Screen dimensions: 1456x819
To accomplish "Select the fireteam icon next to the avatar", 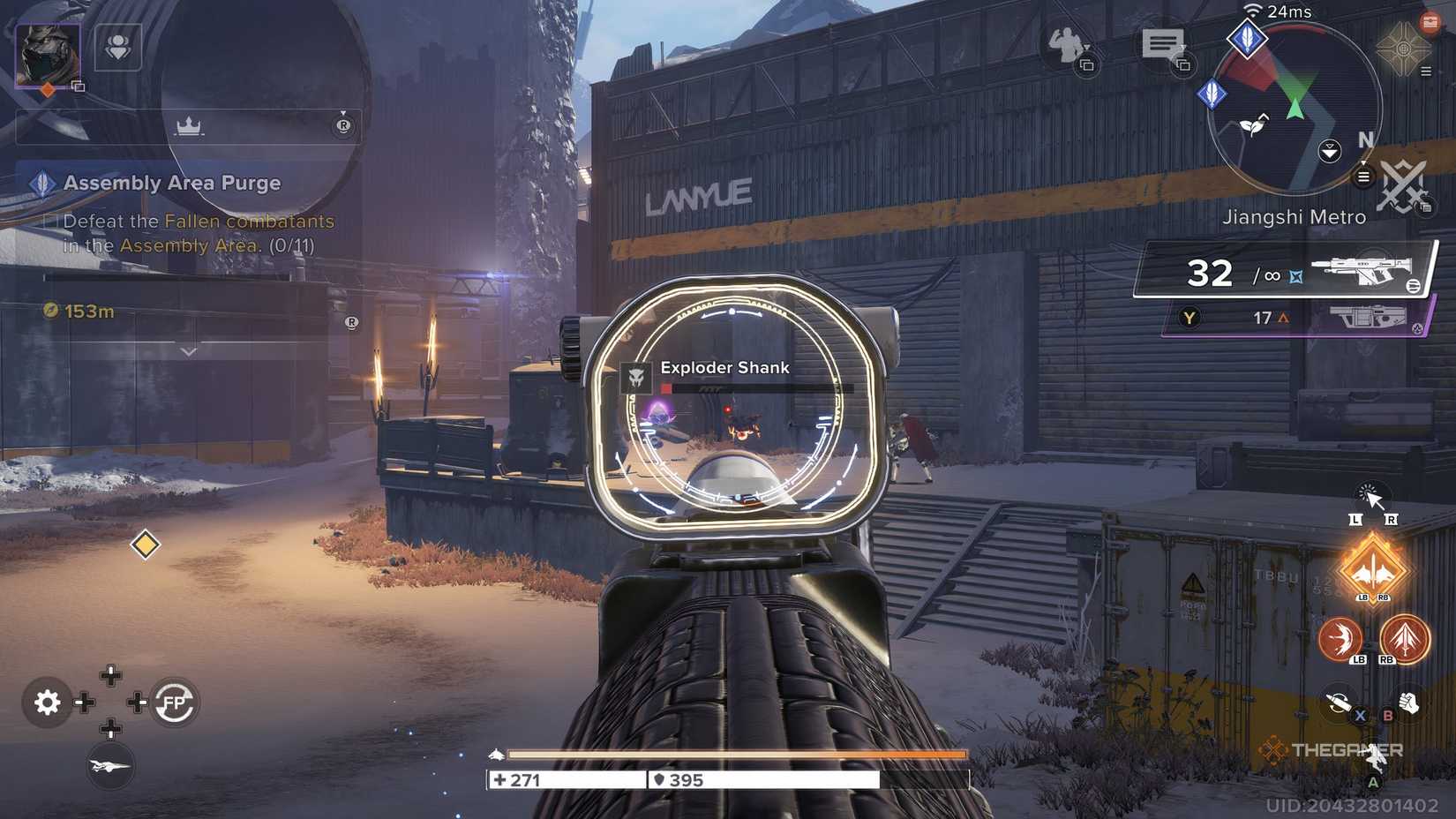I will pos(119,49).
